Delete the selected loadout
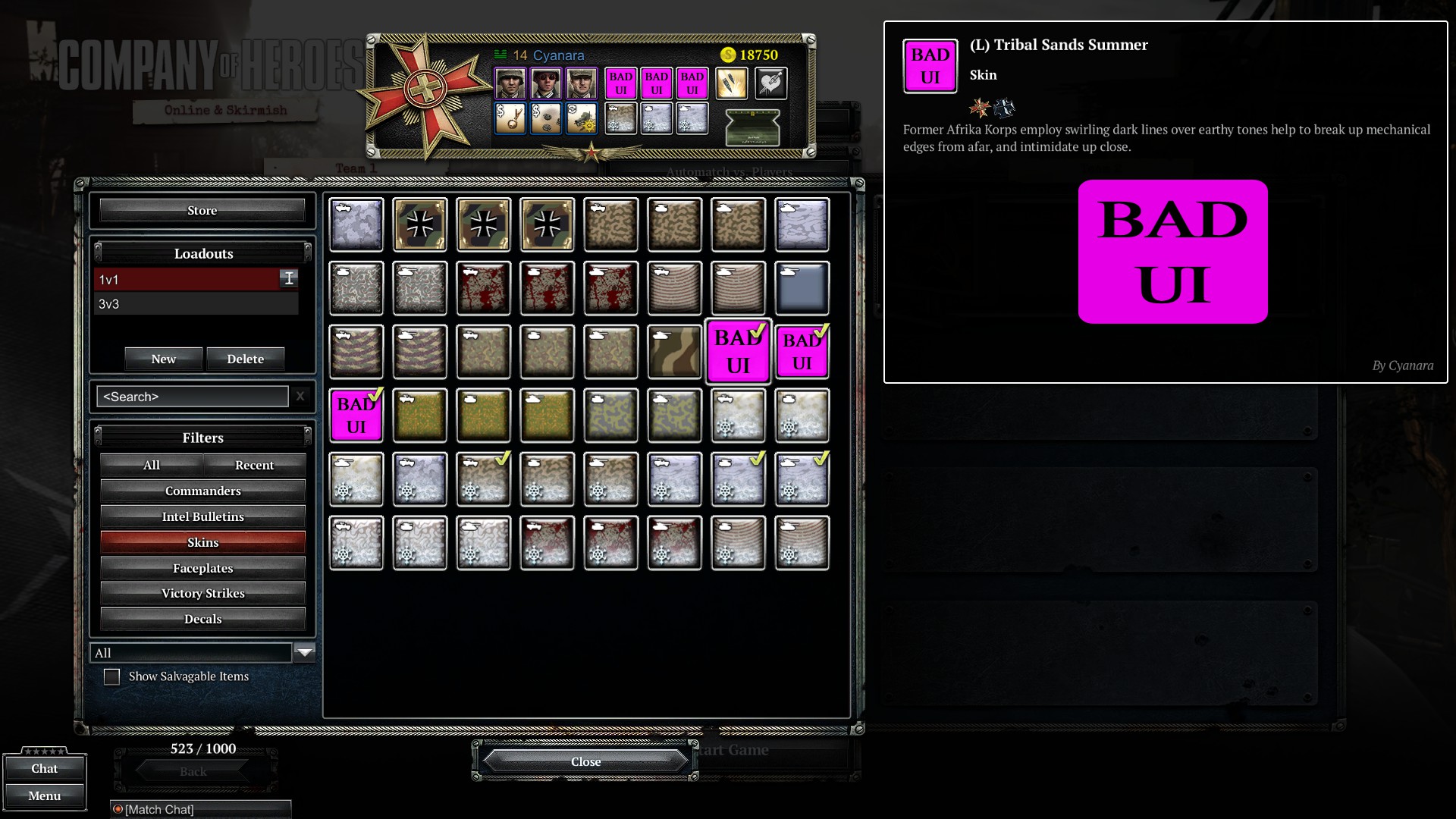This screenshot has height=819, width=1456. (x=245, y=359)
